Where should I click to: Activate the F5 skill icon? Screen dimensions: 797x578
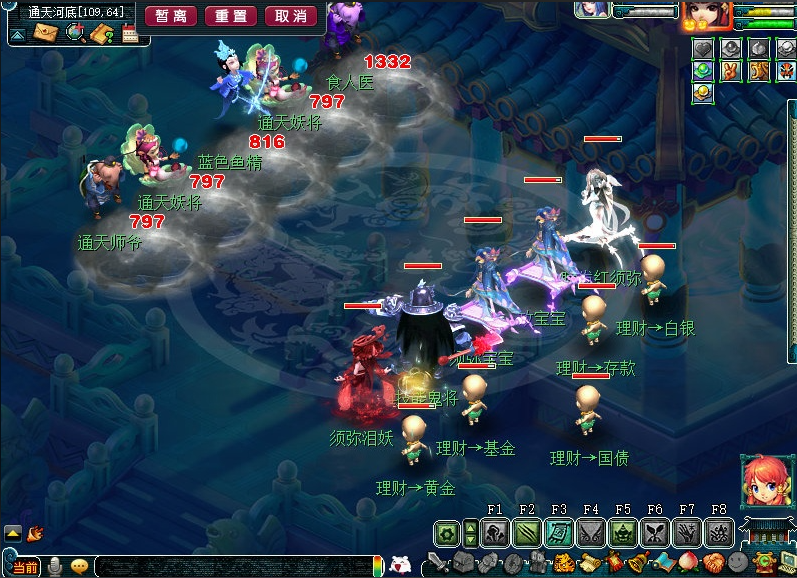pos(623,534)
